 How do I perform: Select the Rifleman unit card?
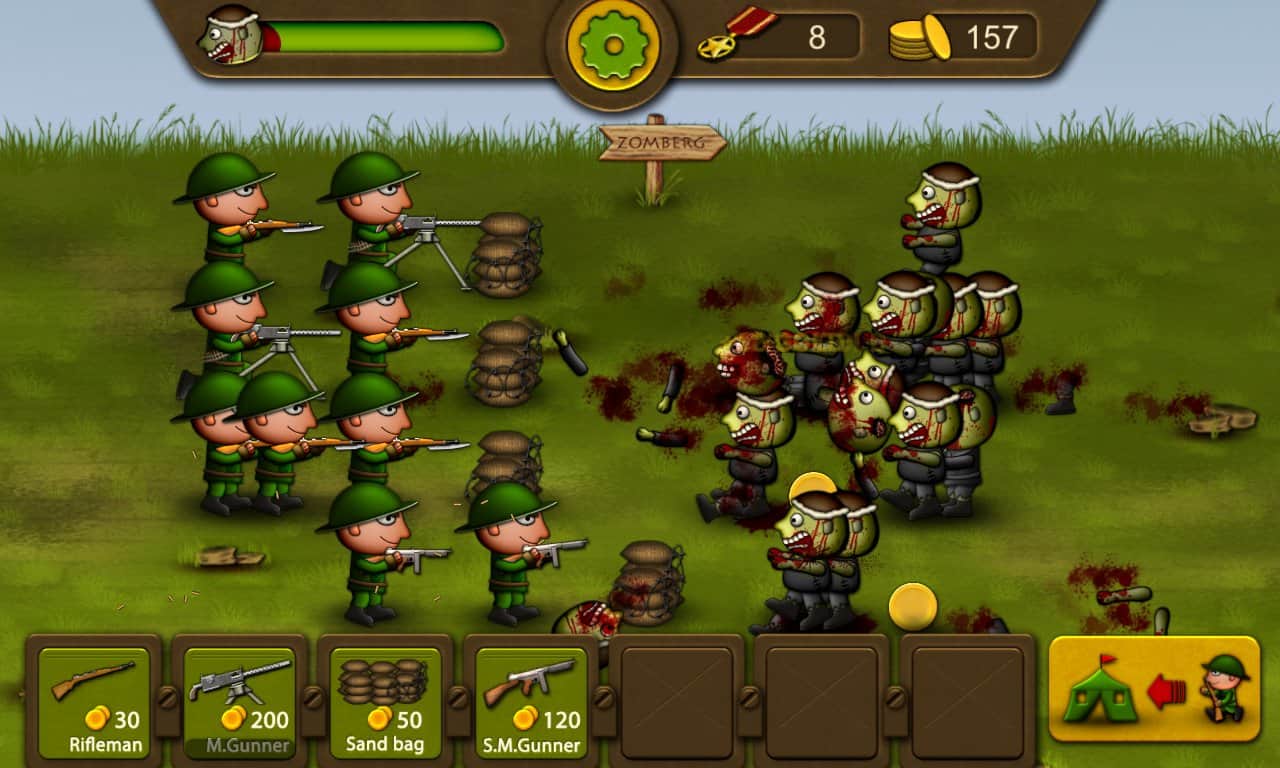[x=95, y=700]
